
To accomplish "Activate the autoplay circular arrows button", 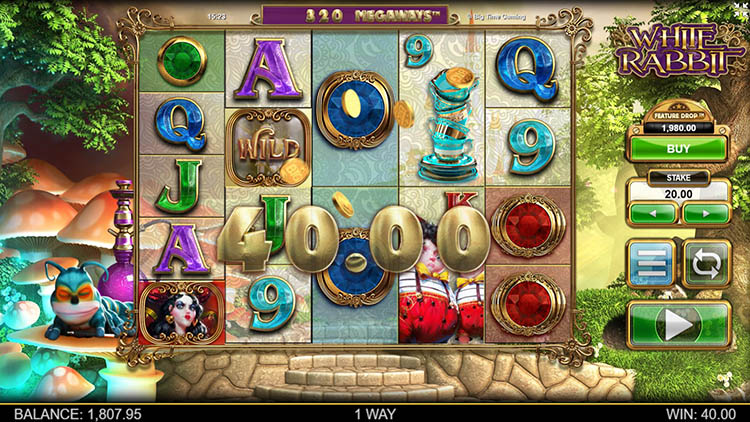I will point(706,264).
